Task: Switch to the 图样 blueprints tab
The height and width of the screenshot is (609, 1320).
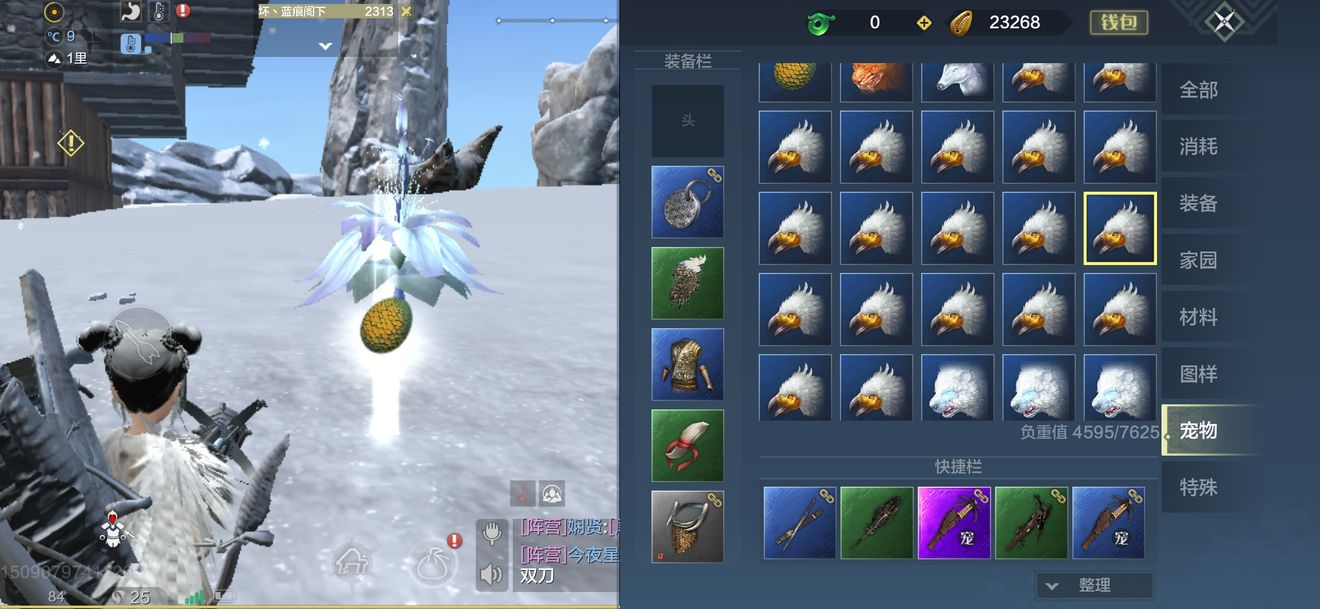Action: [1198, 375]
